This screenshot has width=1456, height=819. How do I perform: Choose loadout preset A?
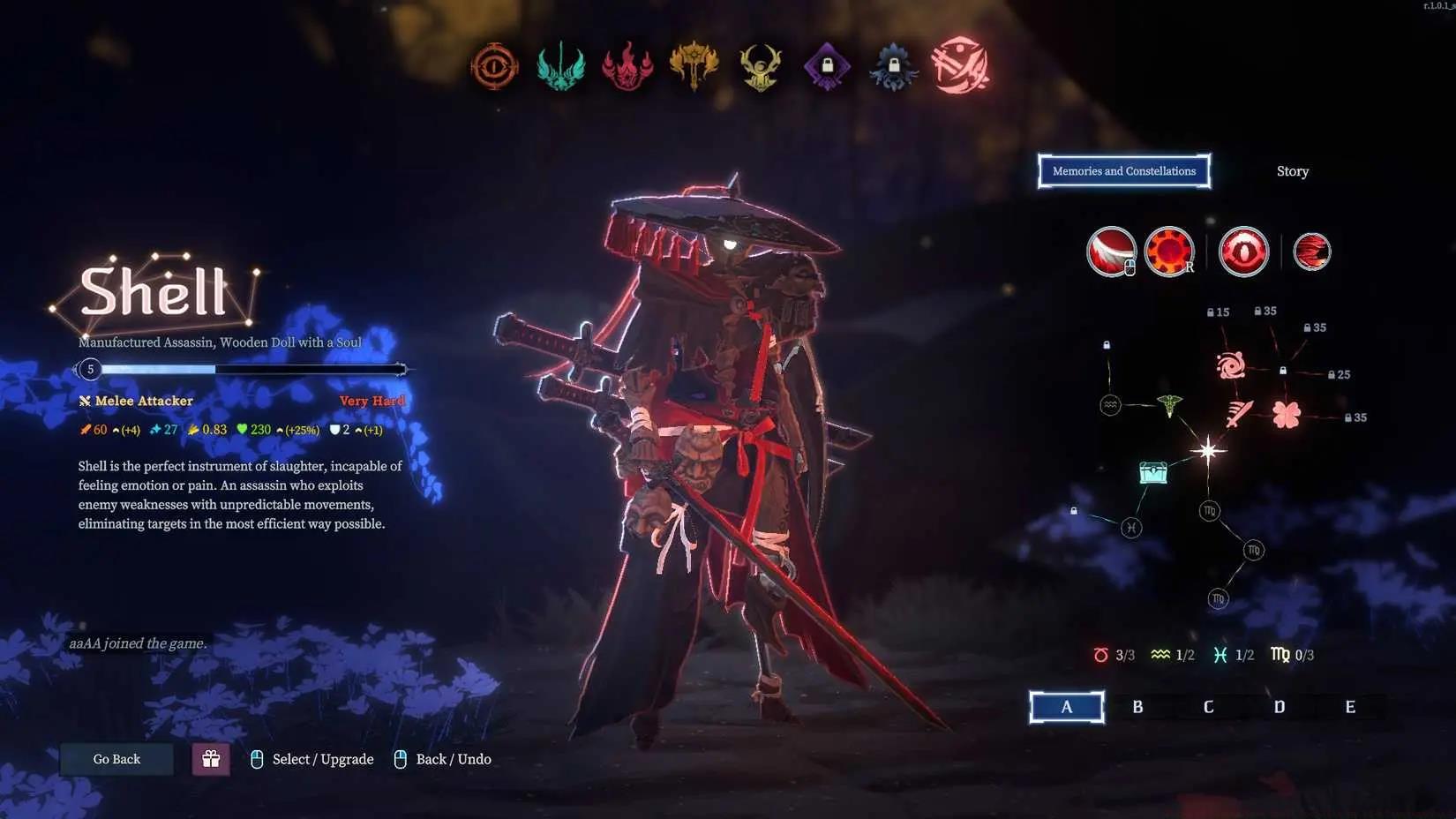1066,707
